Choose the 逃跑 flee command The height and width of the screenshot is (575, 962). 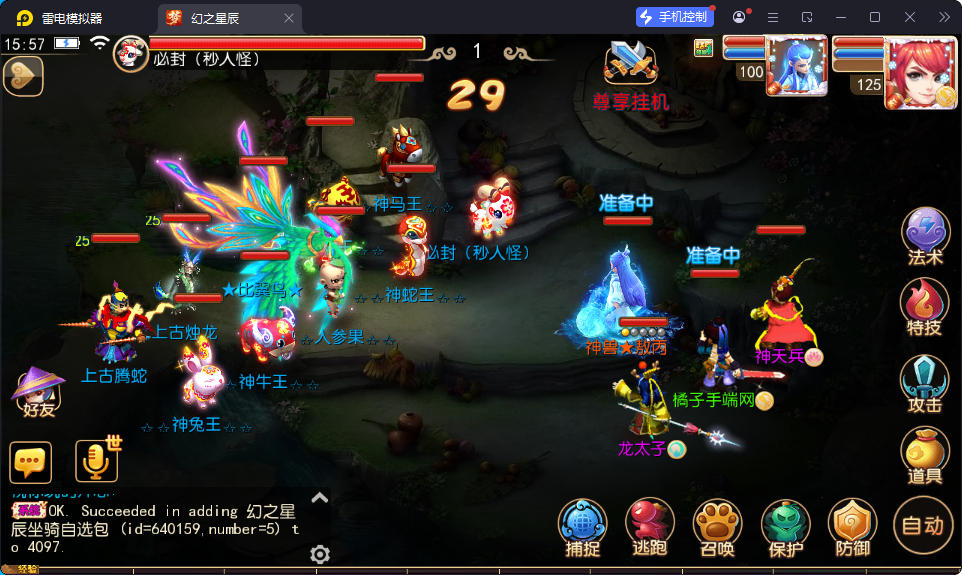[650, 526]
